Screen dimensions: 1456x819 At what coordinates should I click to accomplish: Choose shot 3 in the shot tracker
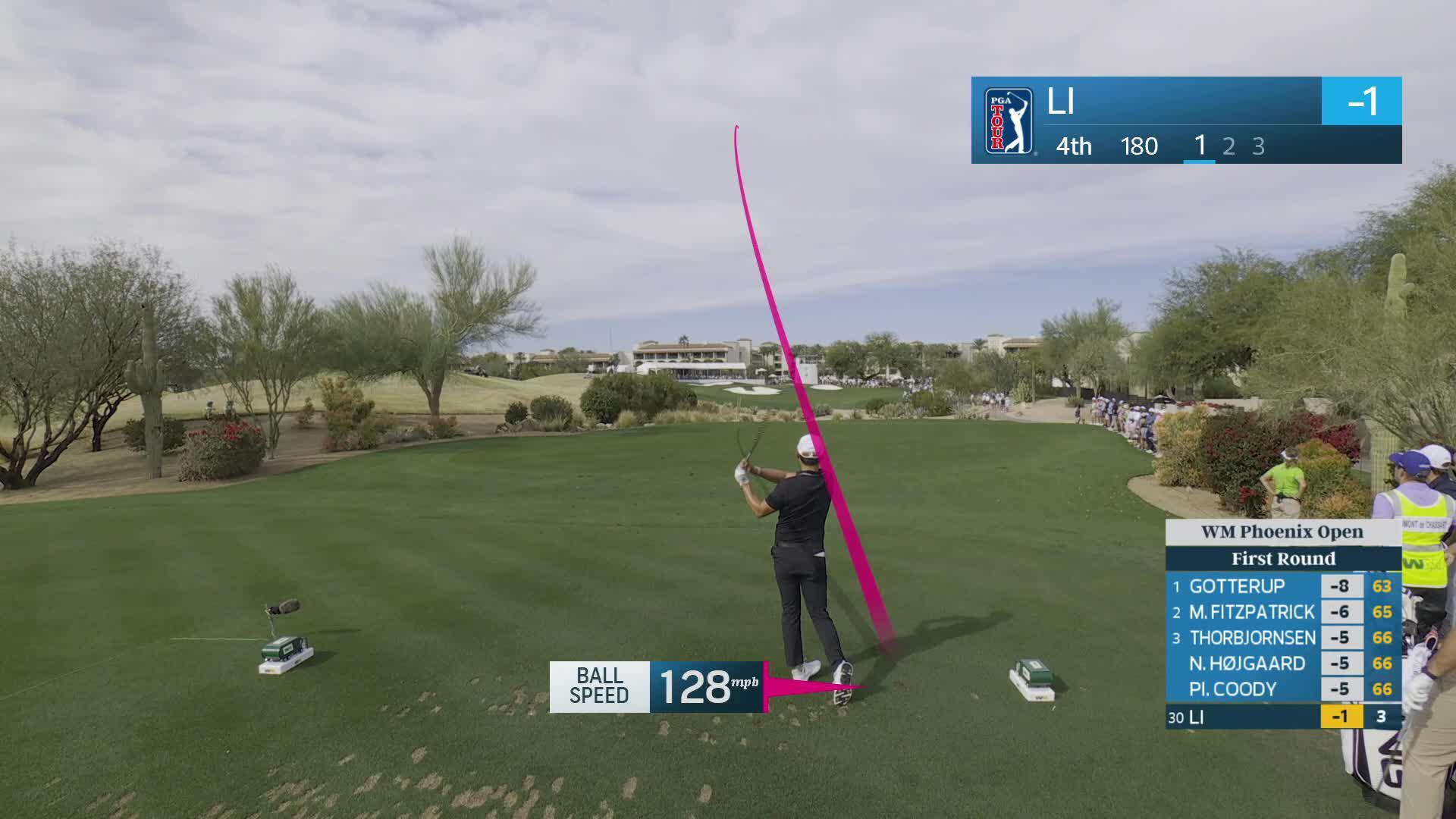(1259, 146)
